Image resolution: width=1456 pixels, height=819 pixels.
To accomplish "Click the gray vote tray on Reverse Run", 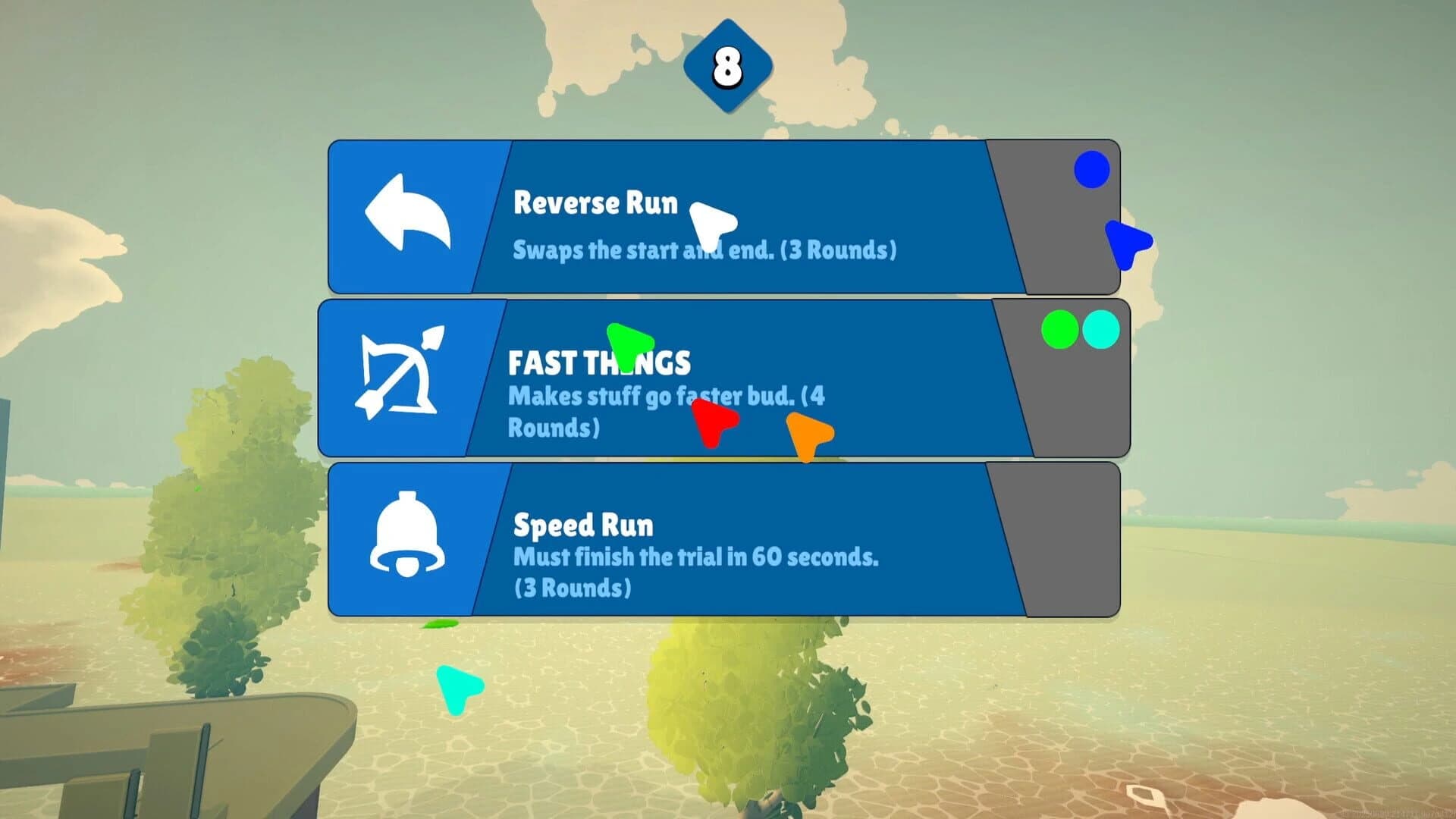I will pyautogui.click(x=1062, y=227).
